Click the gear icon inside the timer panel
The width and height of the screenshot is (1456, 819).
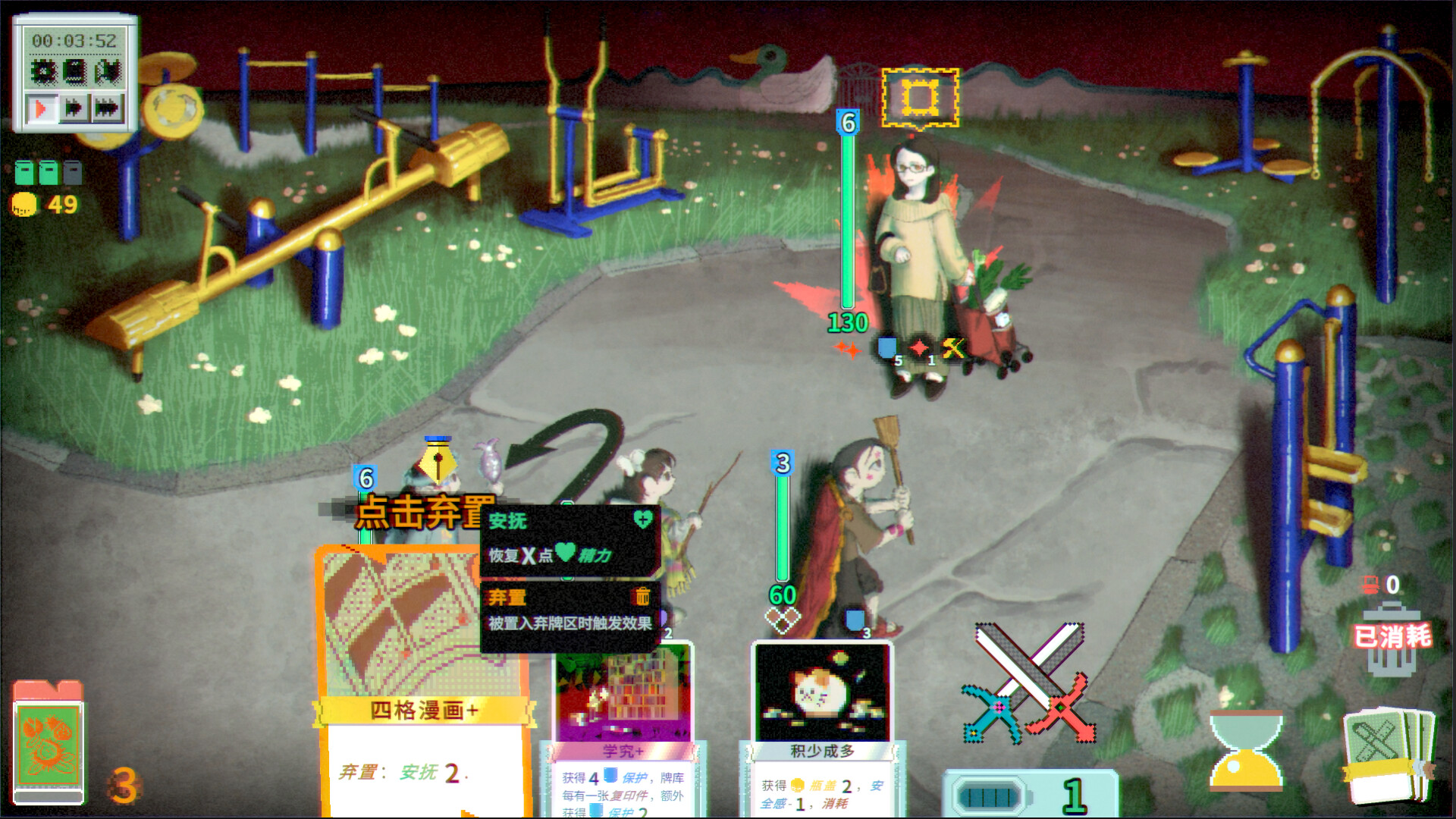pyautogui.click(x=44, y=71)
